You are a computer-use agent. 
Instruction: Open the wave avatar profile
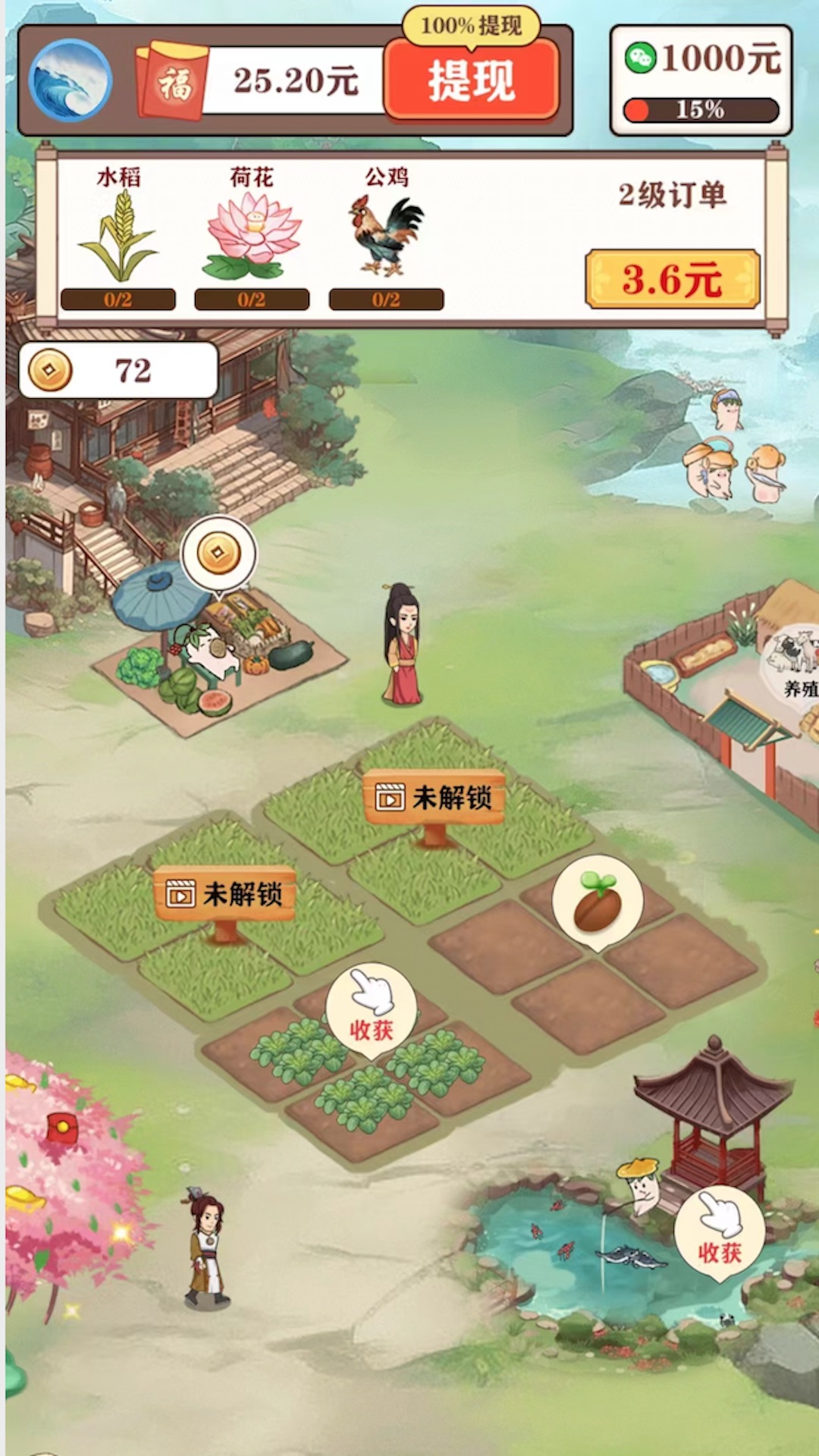coord(70,80)
